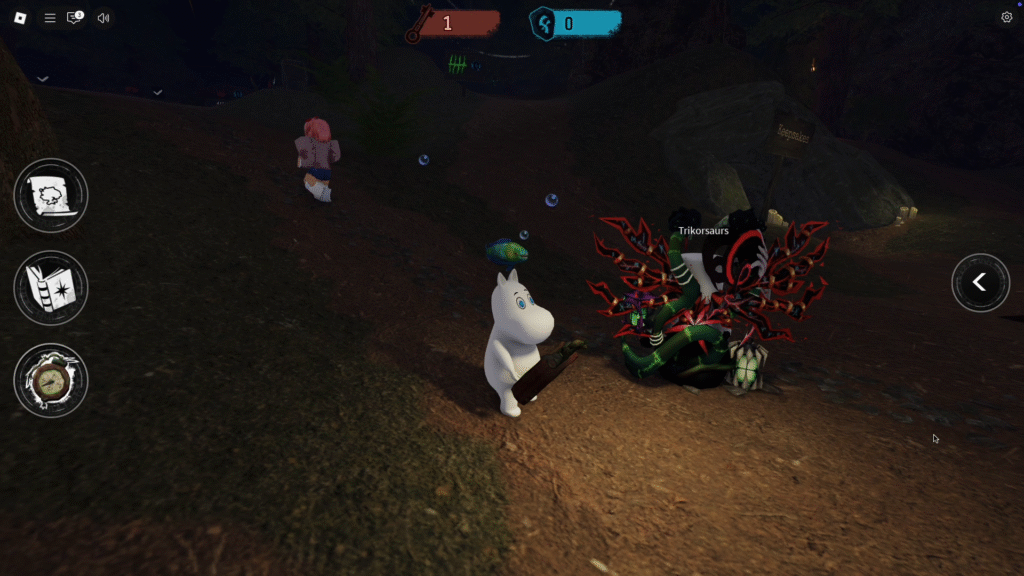Expand the side panel with left arrow
The width and height of the screenshot is (1024, 576).
[x=980, y=283]
